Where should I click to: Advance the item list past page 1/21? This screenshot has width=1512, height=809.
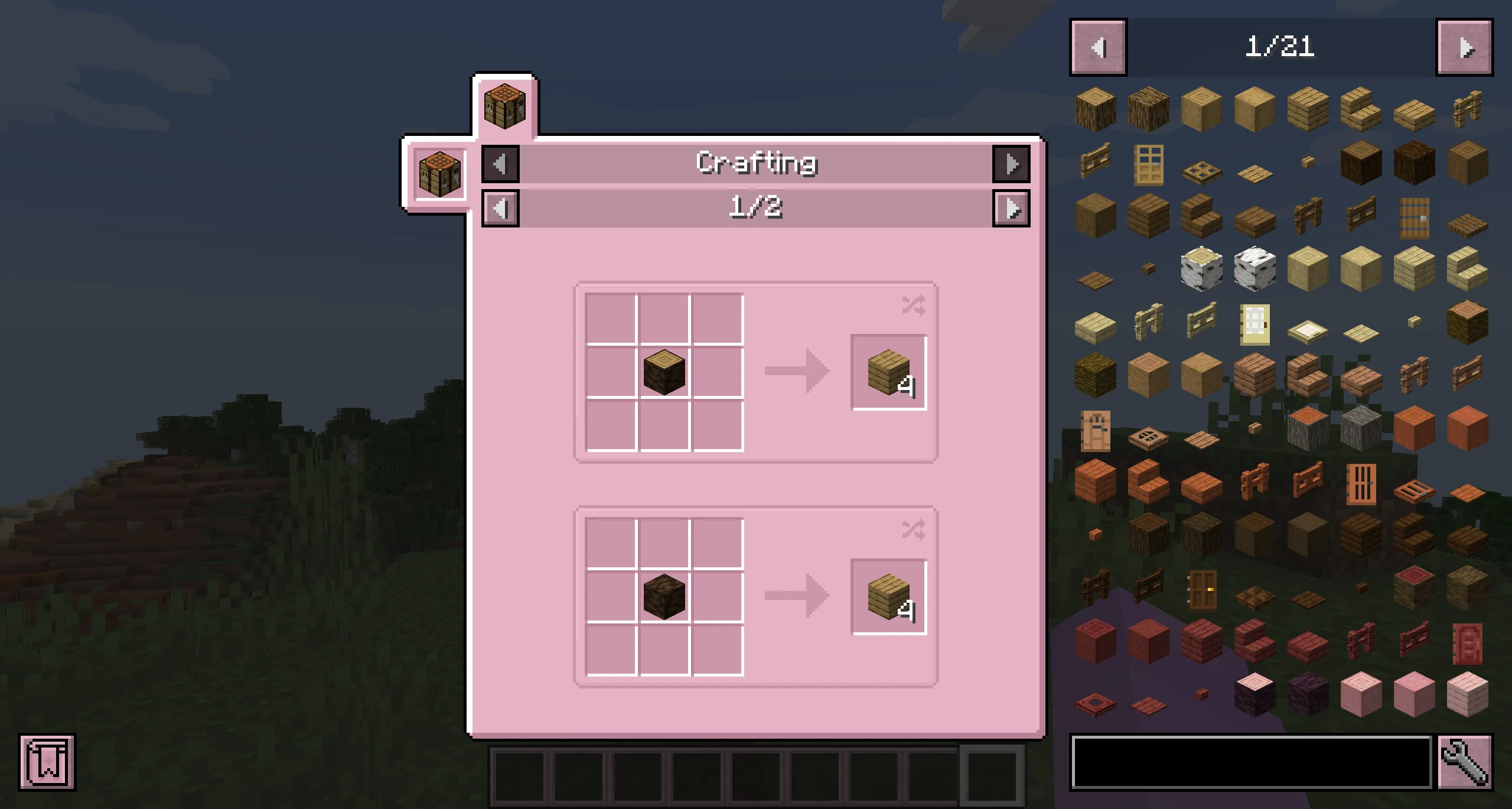(x=1465, y=48)
